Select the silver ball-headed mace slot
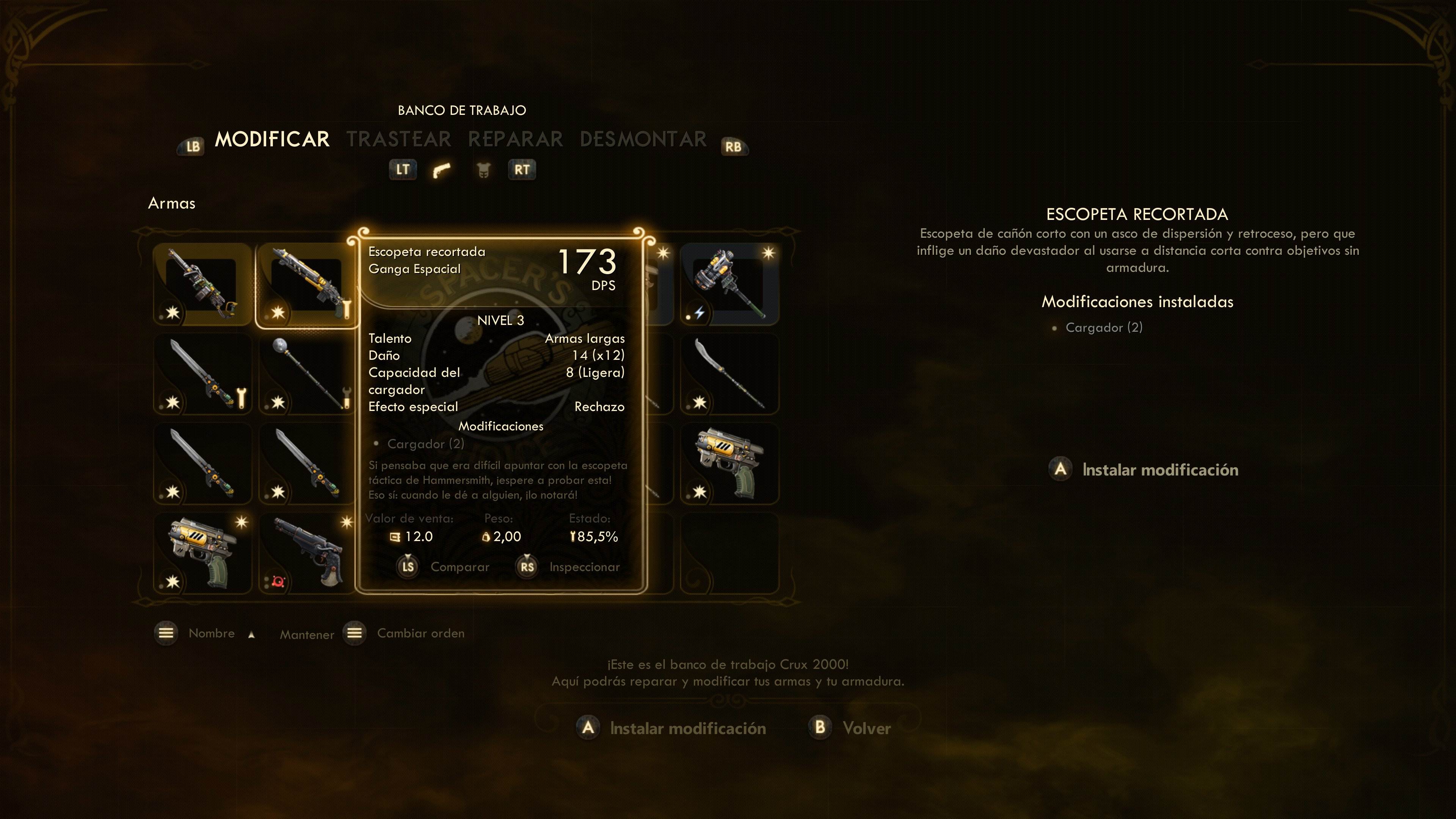This screenshot has width=1456, height=819. (x=306, y=374)
